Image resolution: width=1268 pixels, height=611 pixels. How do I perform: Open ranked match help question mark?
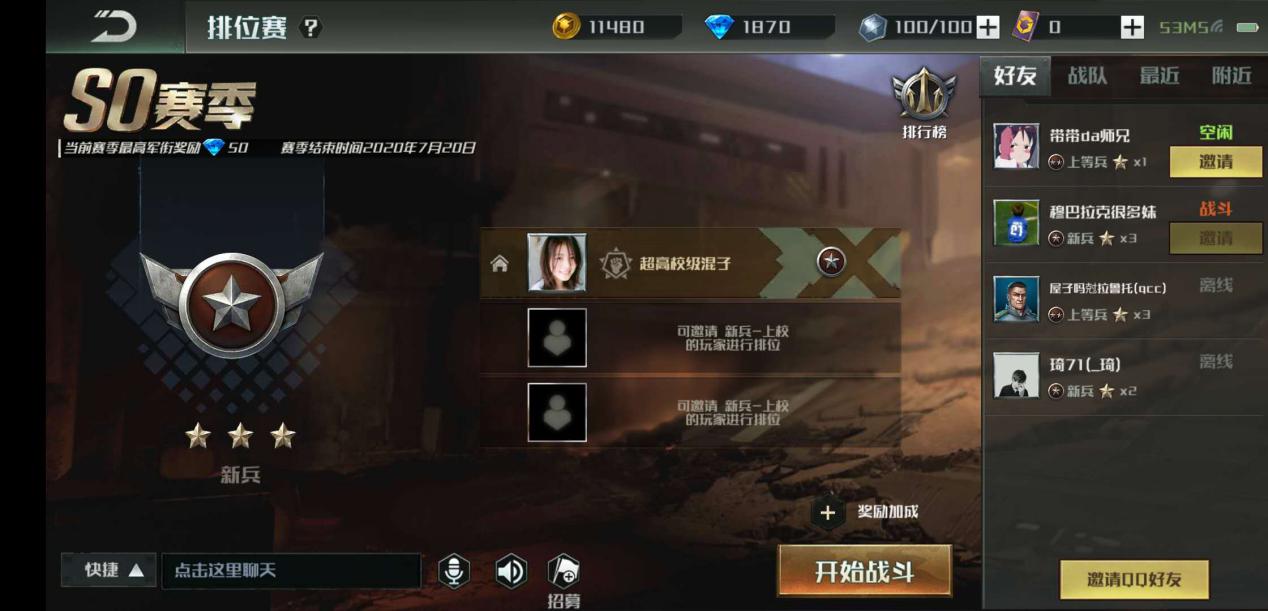(x=311, y=28)
